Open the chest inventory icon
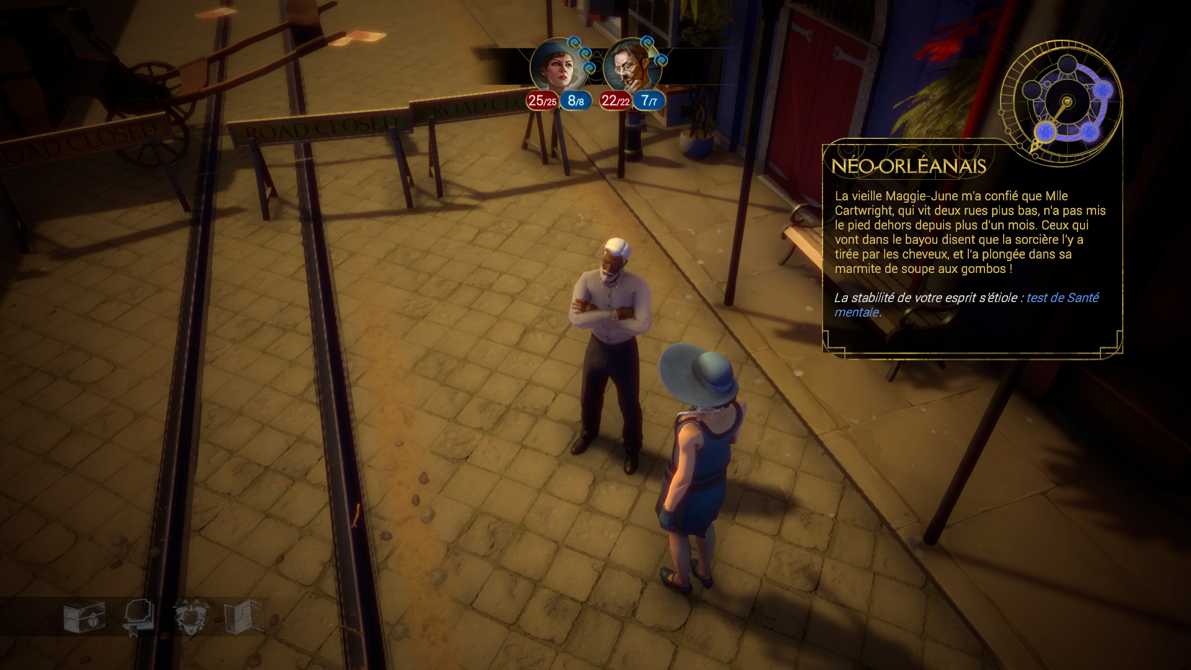Viewport: 1191px width, 670px height. tap(84, 617)
